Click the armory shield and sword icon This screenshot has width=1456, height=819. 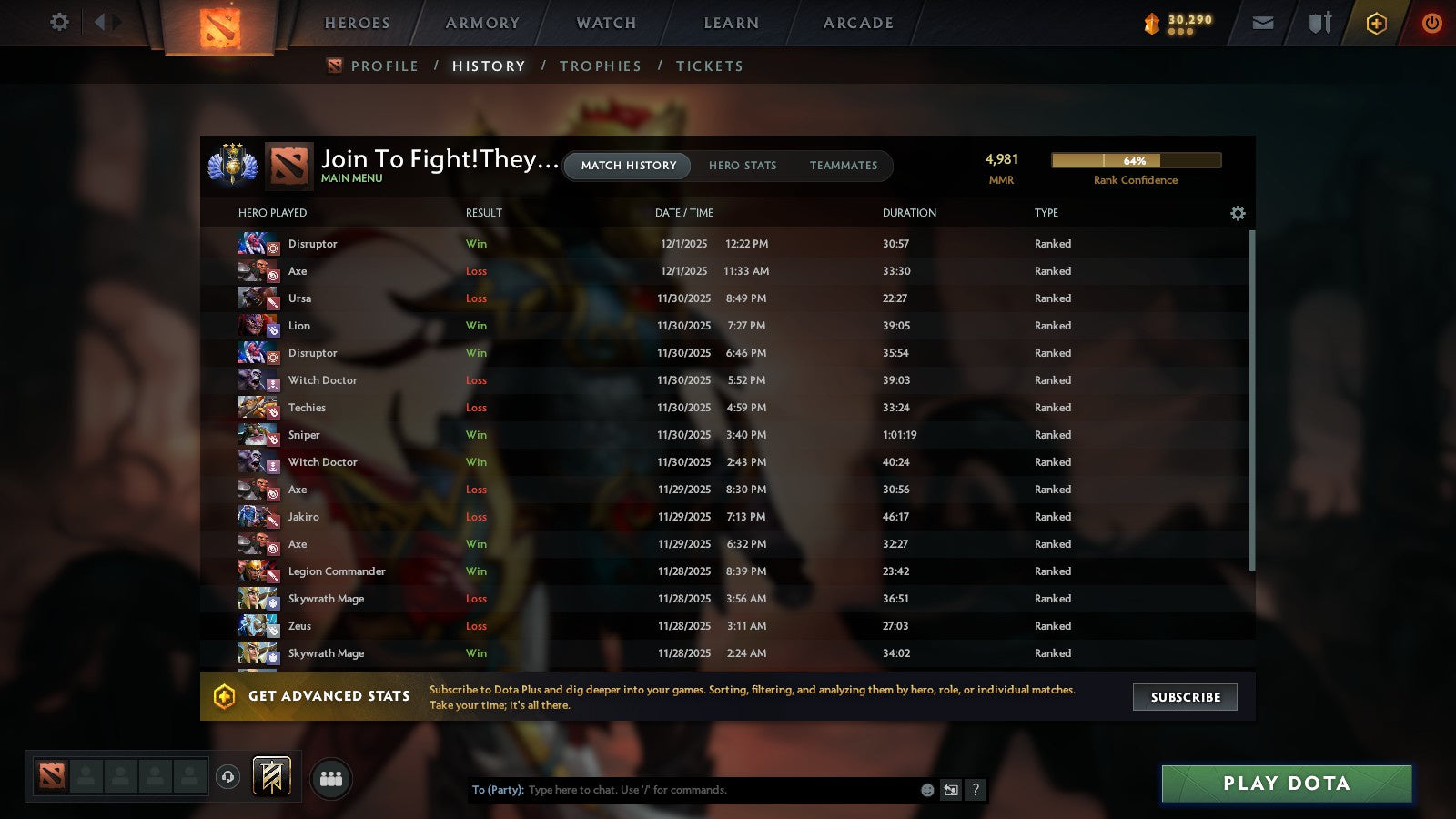click(1319, 23)
